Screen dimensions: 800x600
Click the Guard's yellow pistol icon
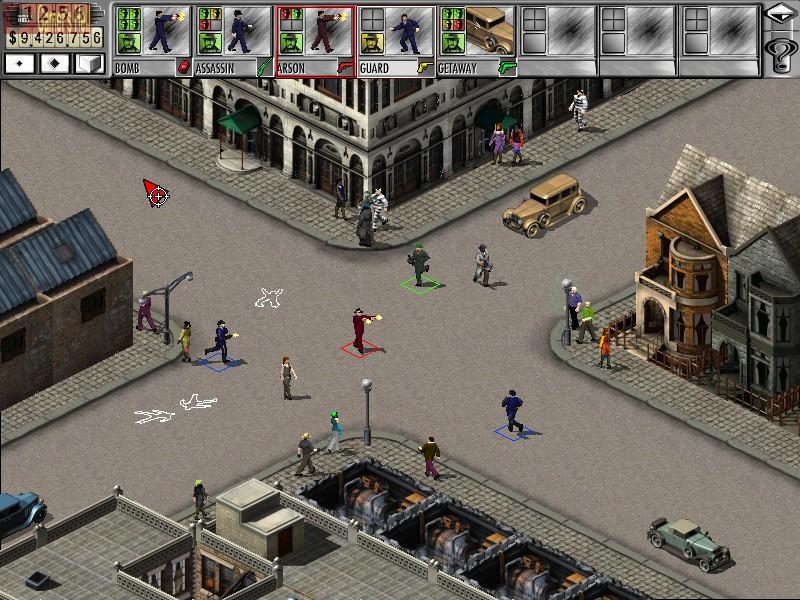426,67
